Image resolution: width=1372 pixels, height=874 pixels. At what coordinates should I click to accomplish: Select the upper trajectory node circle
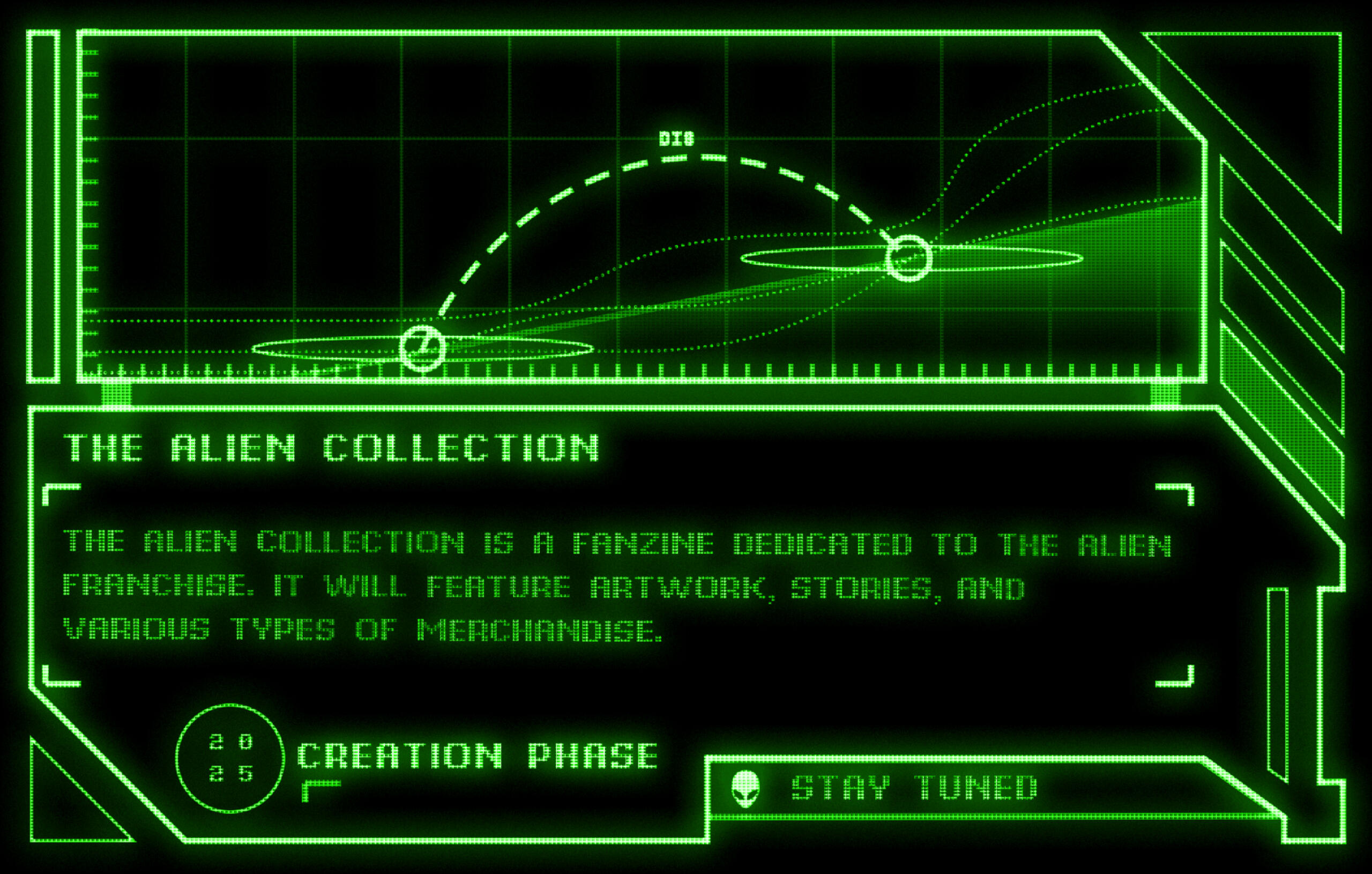pyautogui.click(x=908, y=258)
